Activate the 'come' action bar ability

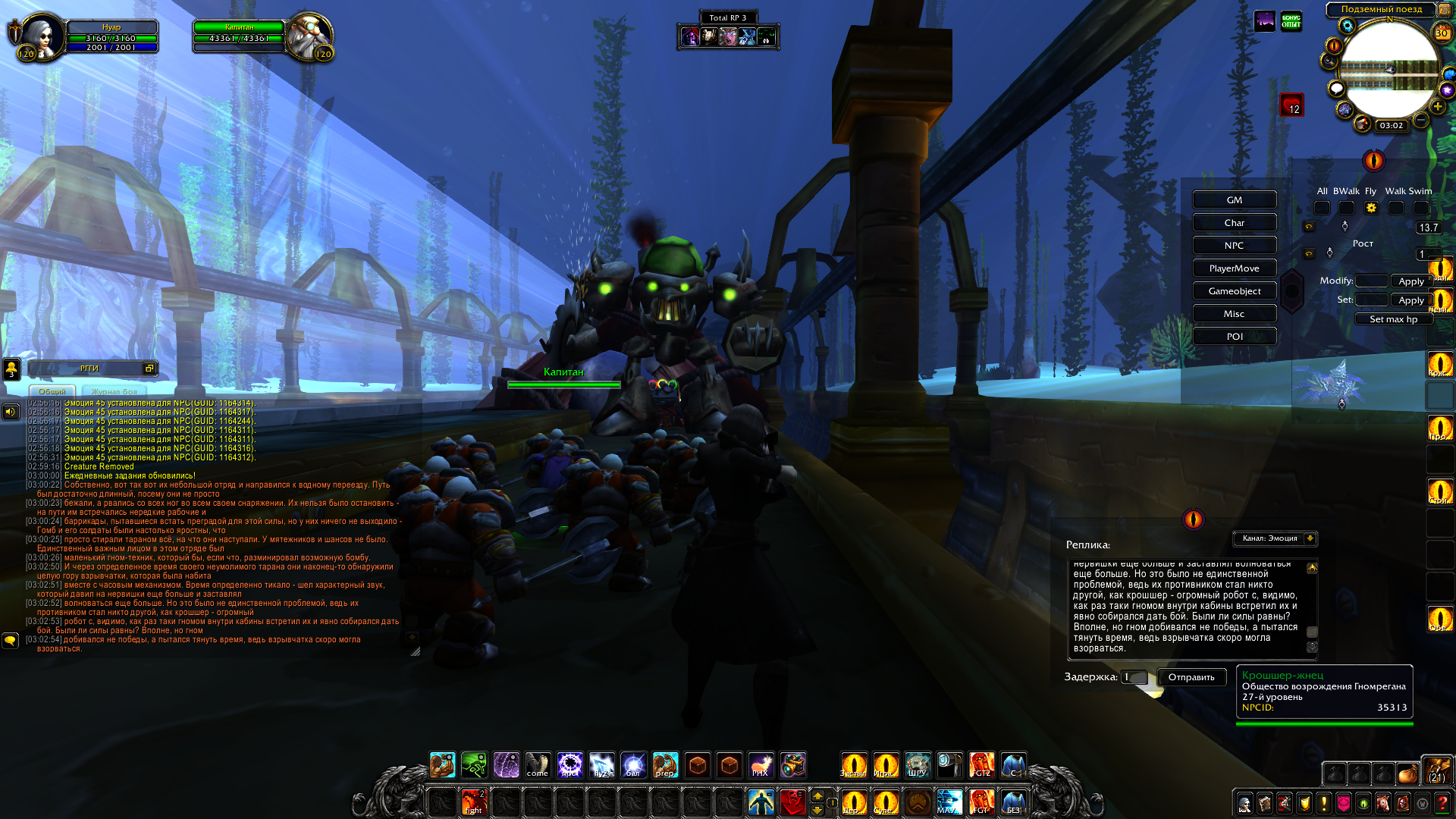pyautogui.click(x=538, y=765)
